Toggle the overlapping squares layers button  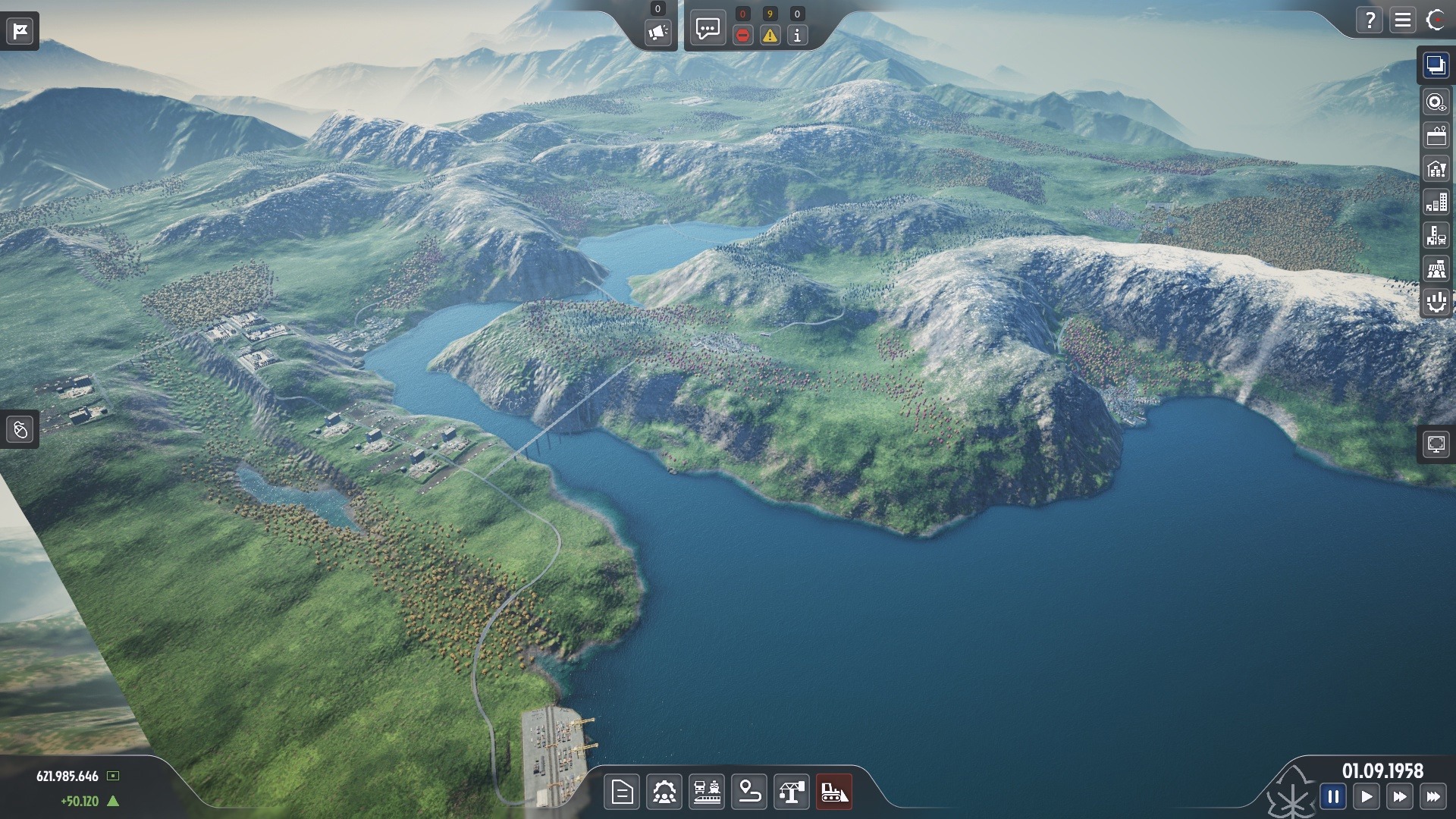click(x=1436, y=65)
